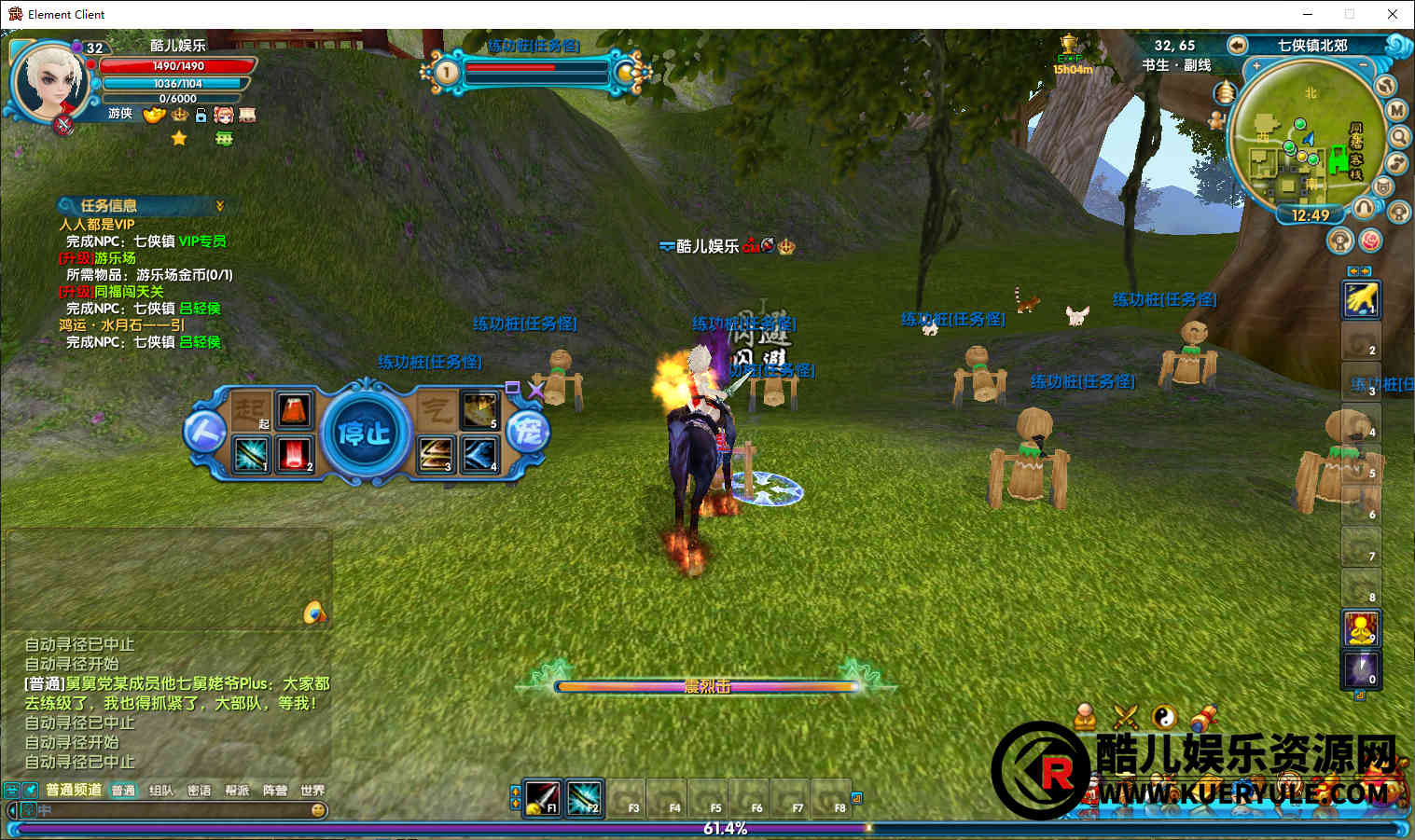Switch to the 世界 world chat tab
This screenshot has height=840, width=1415.
(x=312, y=791)
